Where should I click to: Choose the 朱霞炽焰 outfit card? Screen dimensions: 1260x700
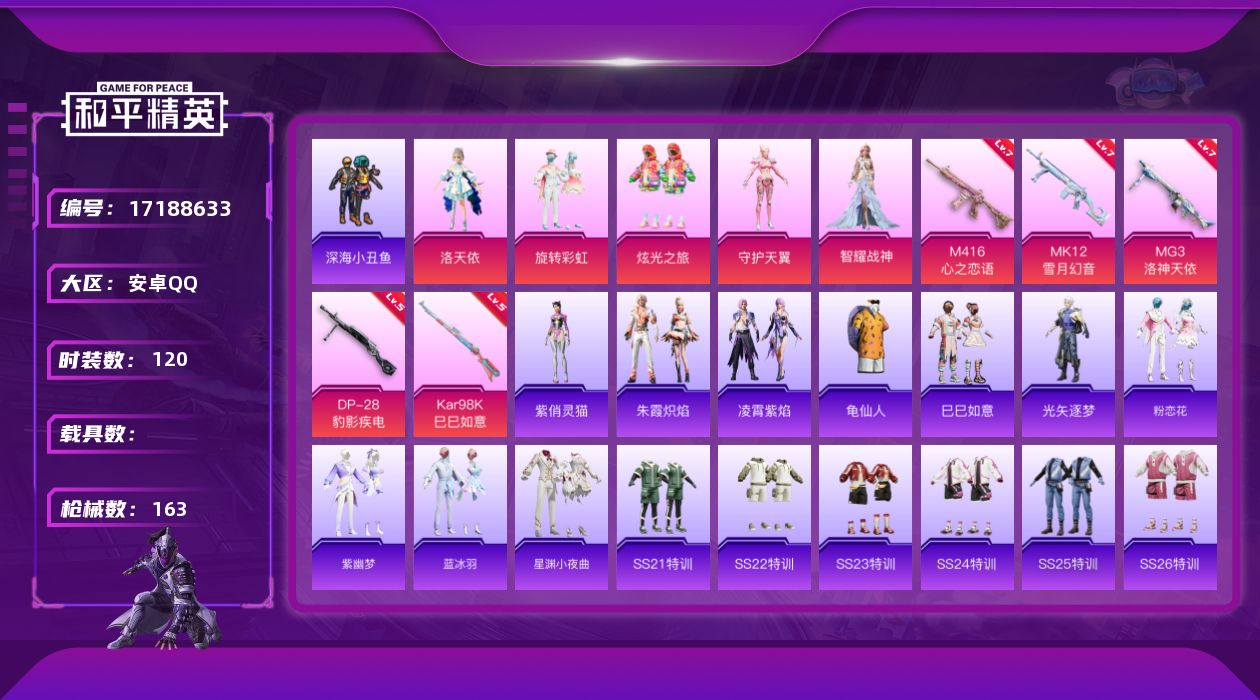(663, 364)
